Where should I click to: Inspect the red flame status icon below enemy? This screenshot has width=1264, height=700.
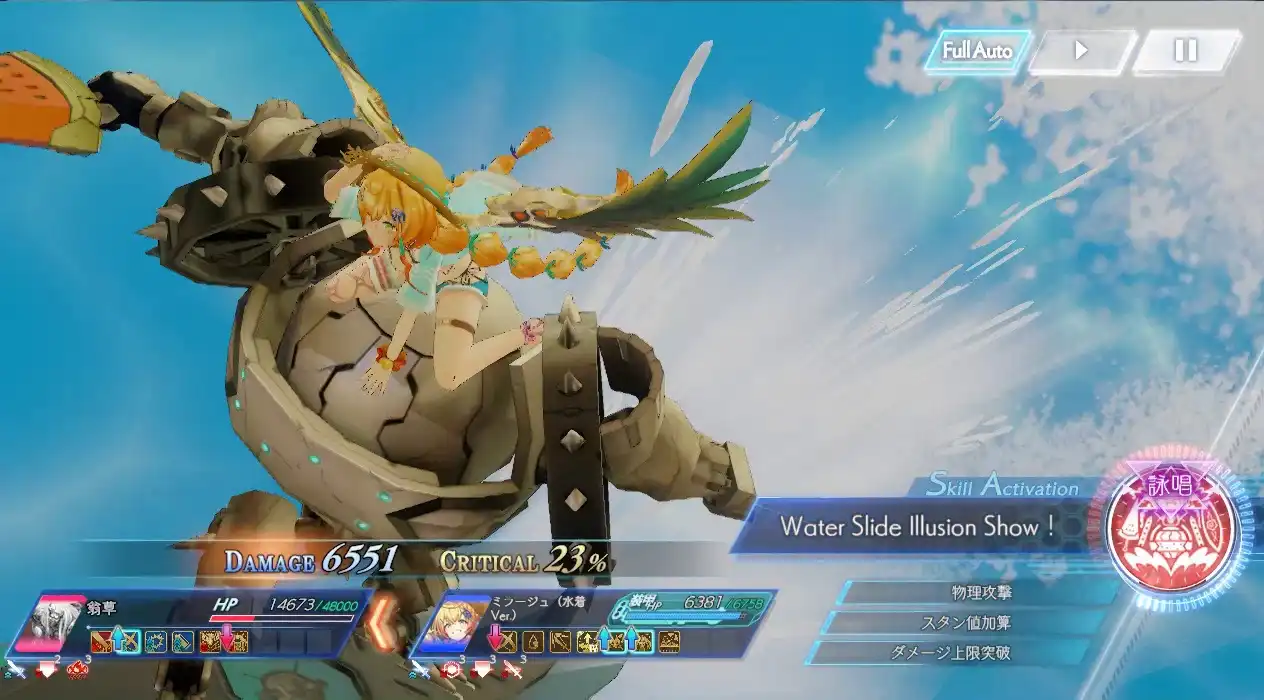(76, 670)
